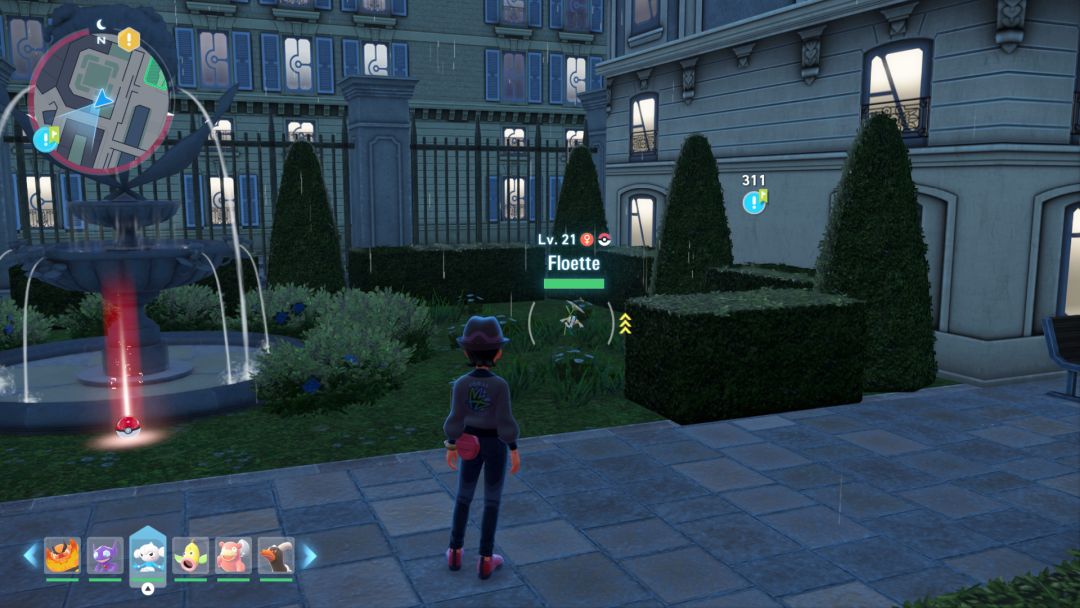Select the highlighted white-and-blue Pokémon slot
1080x608 pixels.
[148, 554]
